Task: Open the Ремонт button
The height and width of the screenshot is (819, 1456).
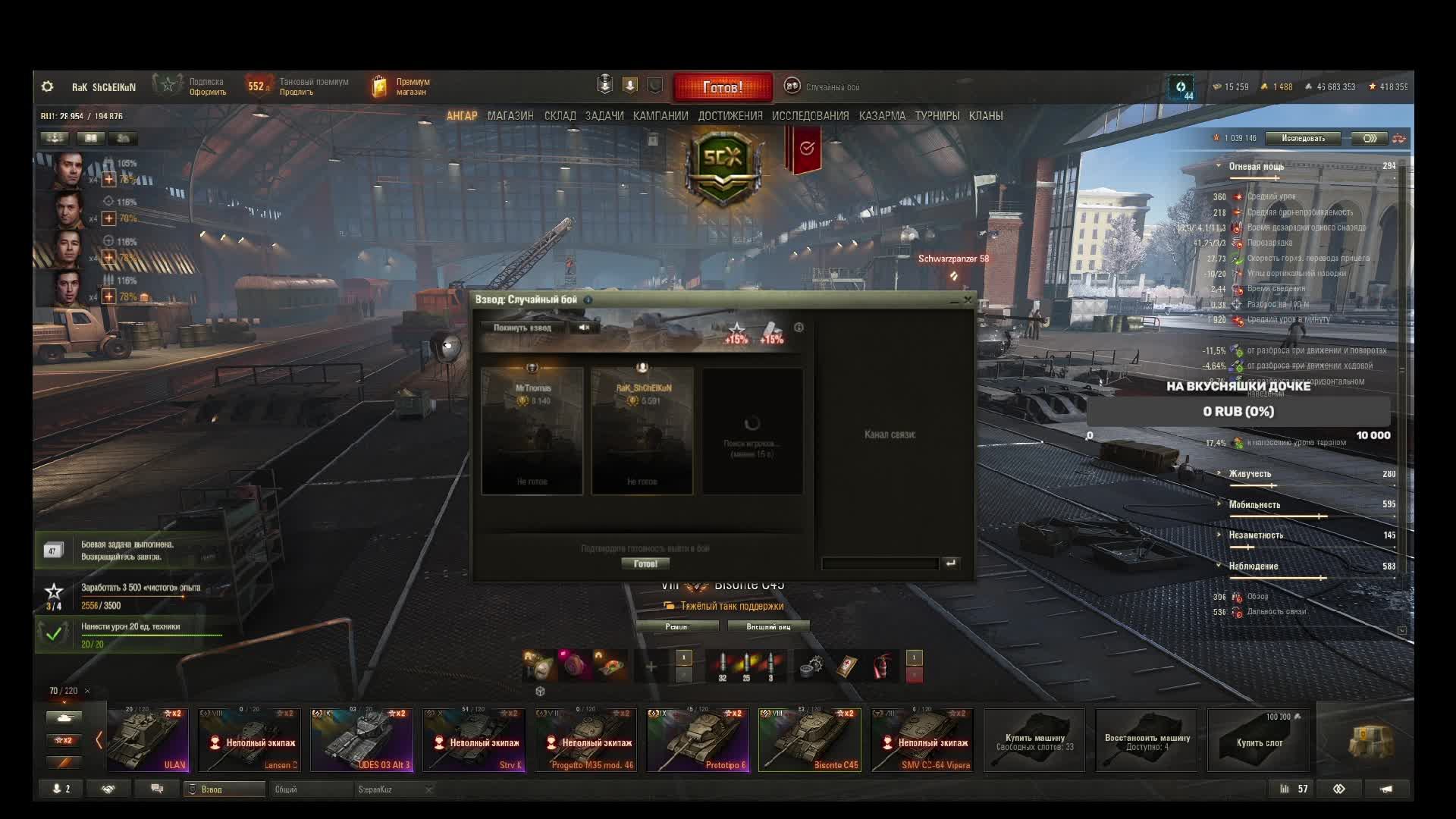Action: pos(676,626)
